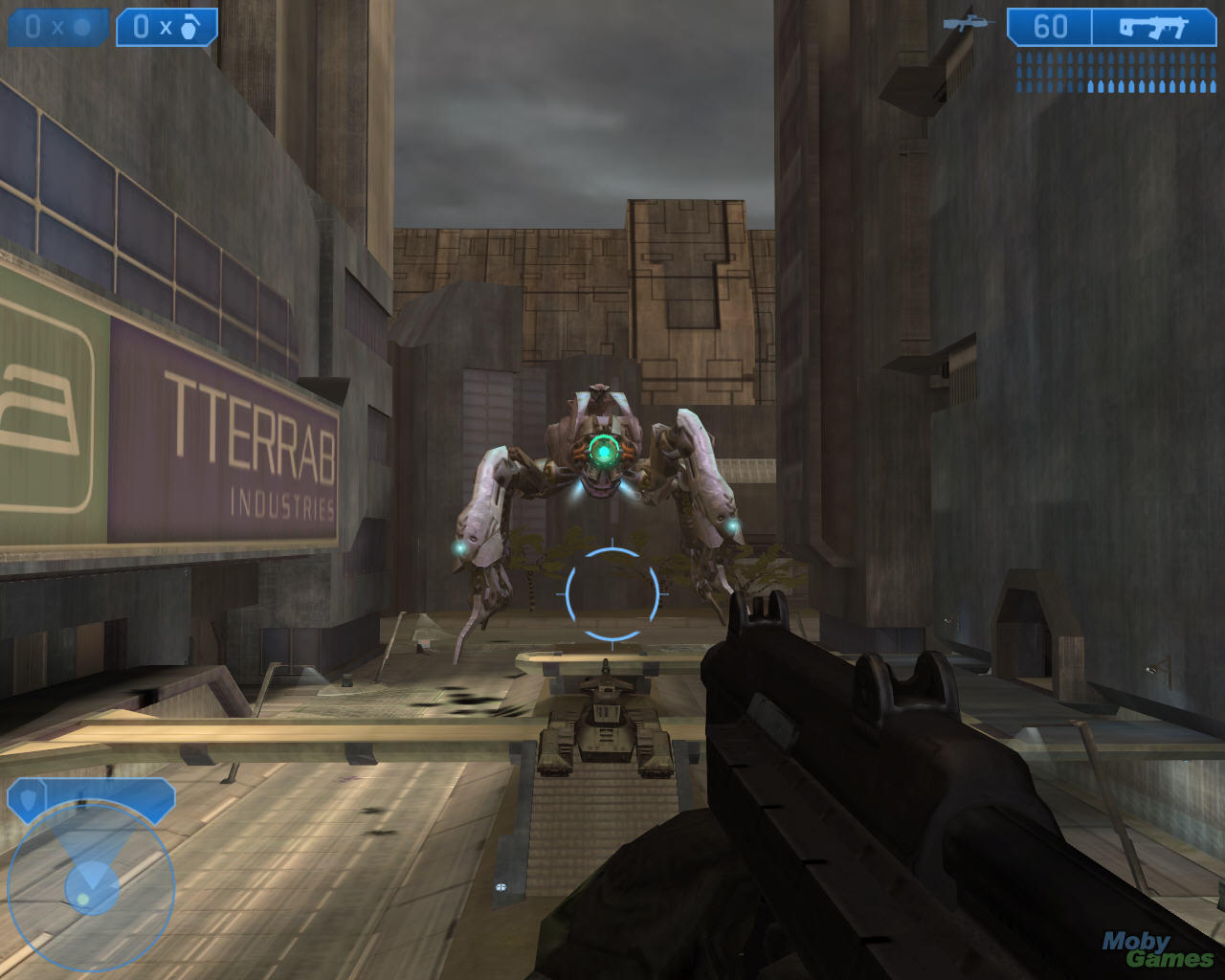Switch to the secondary rifle icon

pyautogui.click(x=968, y=24)
